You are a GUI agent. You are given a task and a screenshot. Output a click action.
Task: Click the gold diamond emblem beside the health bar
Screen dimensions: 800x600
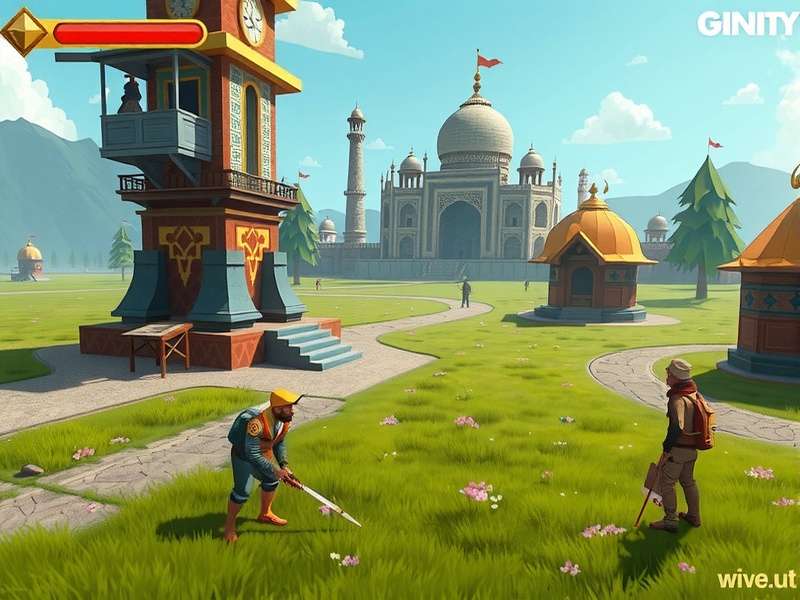(x=24, y=32)
